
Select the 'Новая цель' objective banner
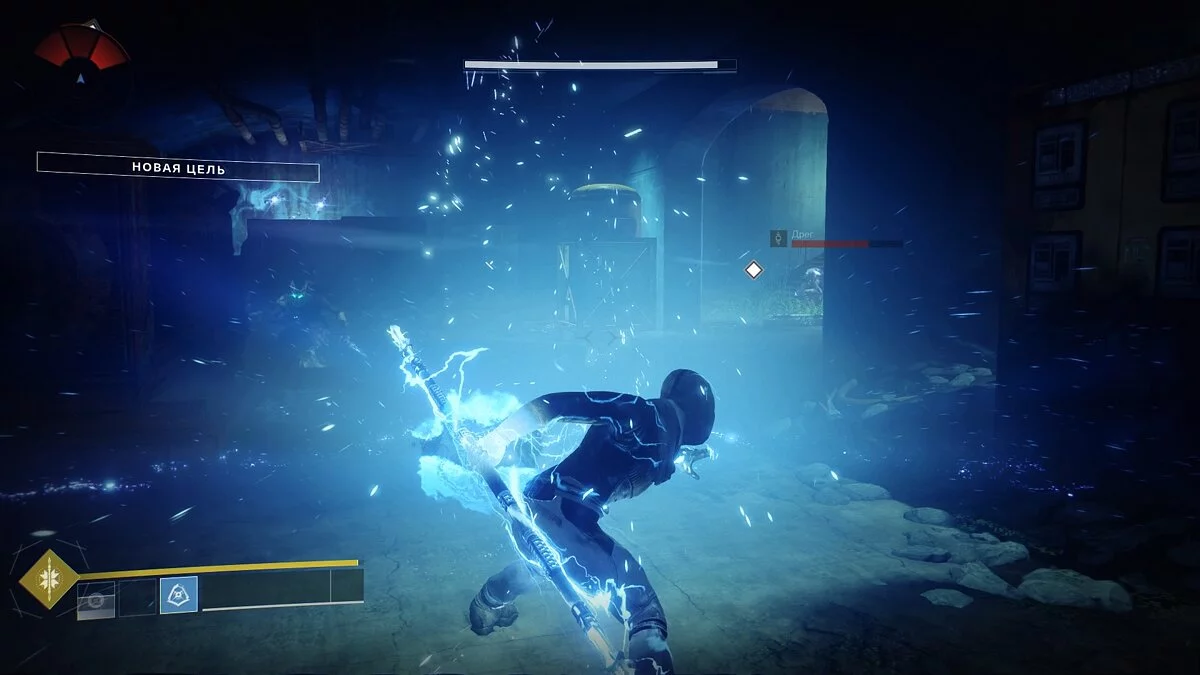coord(178,168)
